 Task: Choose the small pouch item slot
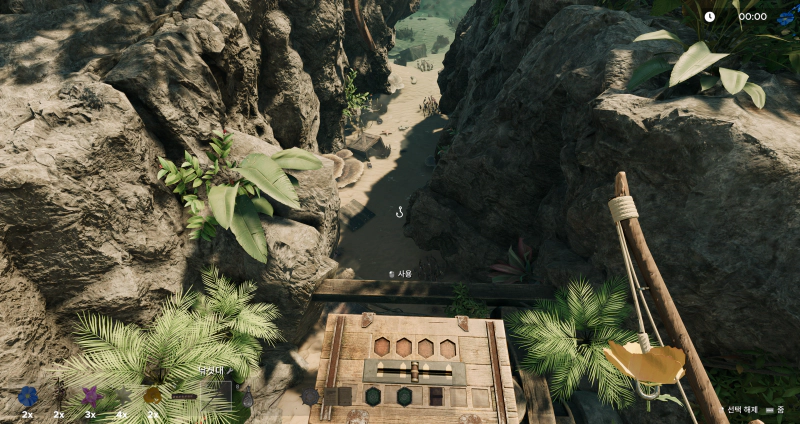(247, 397)
